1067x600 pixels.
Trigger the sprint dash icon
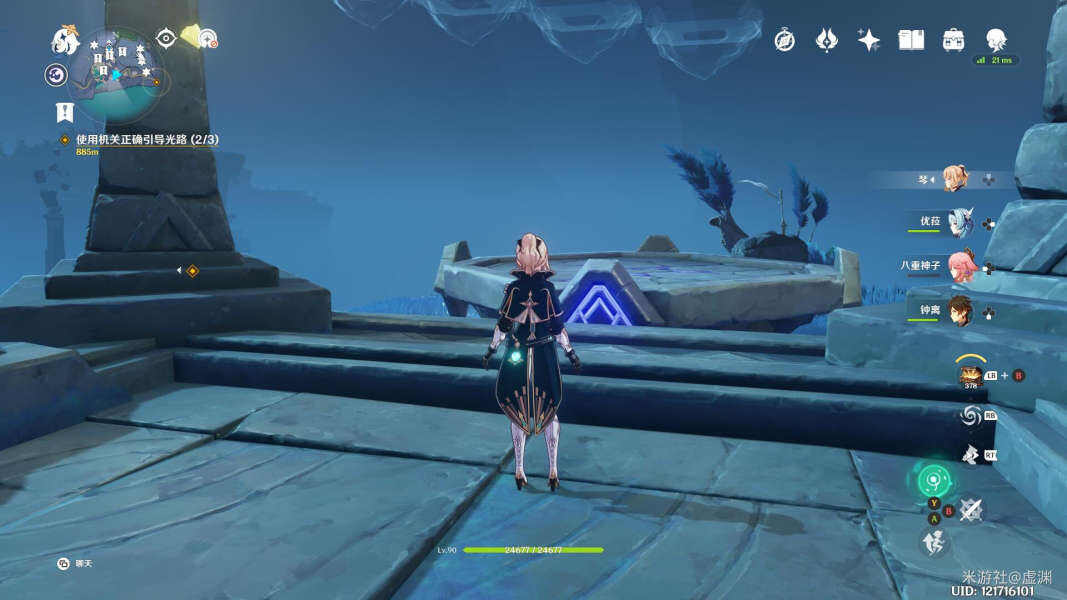point(932,542)
